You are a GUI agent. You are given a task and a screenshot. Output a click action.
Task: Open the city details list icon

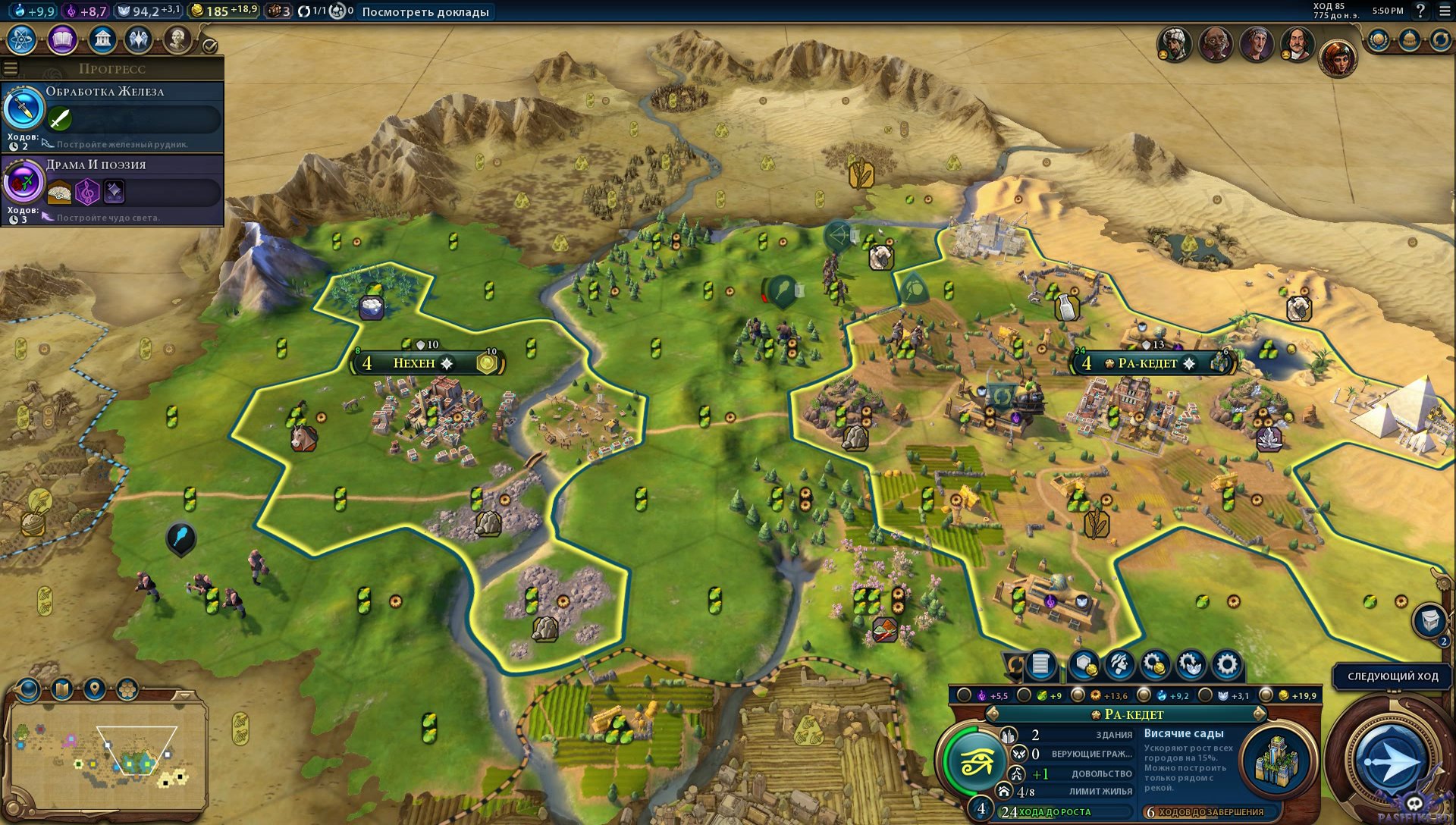pyautogui.click(x=1041, y=665)
